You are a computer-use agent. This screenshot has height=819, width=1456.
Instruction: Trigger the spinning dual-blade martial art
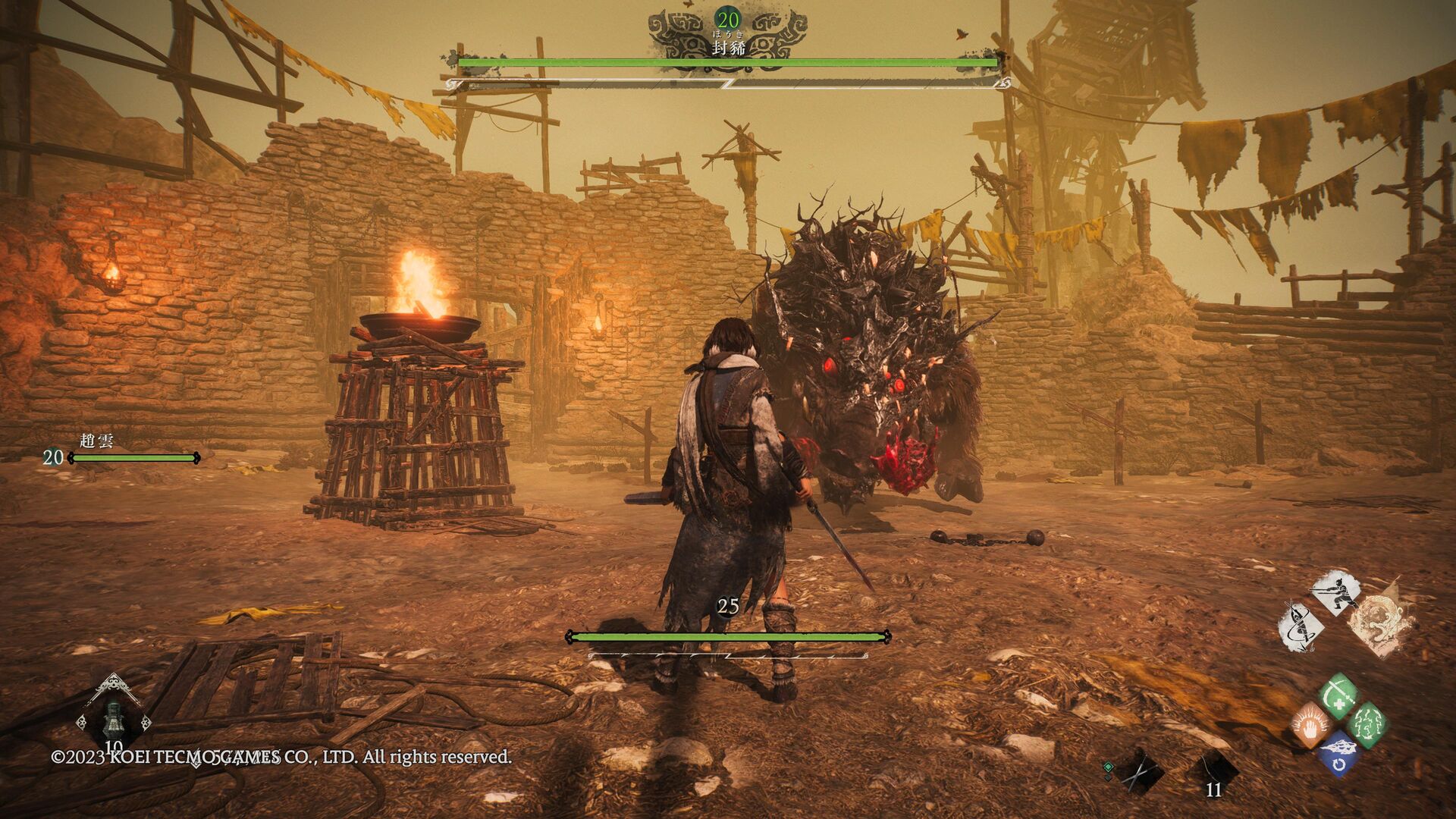1301,626
